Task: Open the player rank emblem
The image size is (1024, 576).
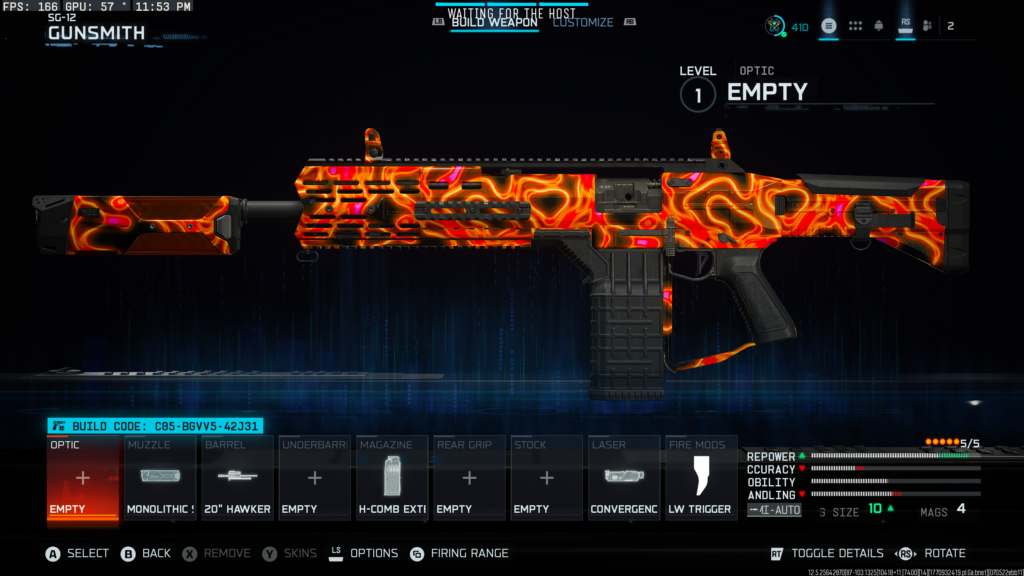Action: point(773,26)
